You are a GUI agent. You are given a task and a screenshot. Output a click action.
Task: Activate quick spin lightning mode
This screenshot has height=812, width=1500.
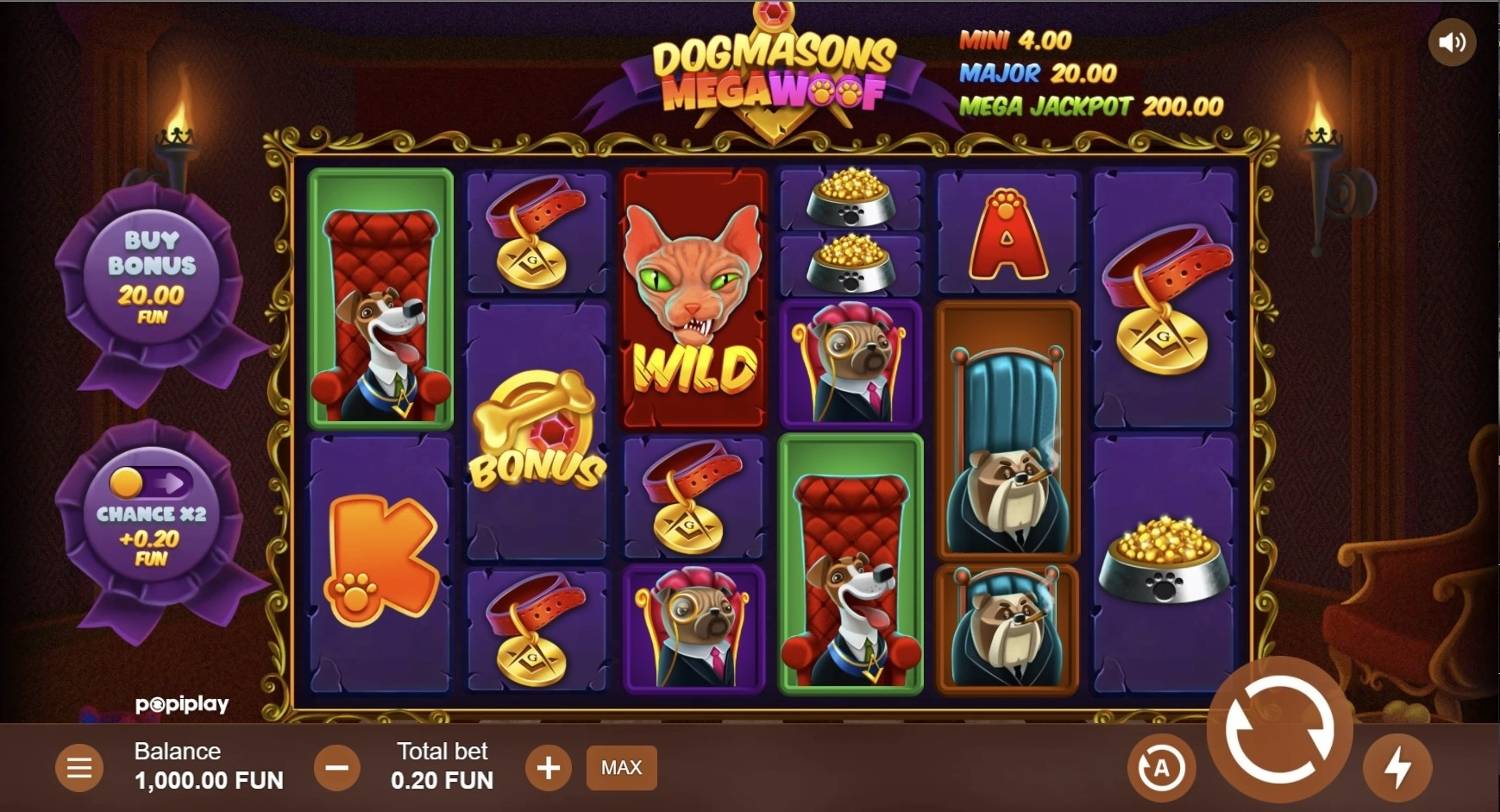(1400, 767)
